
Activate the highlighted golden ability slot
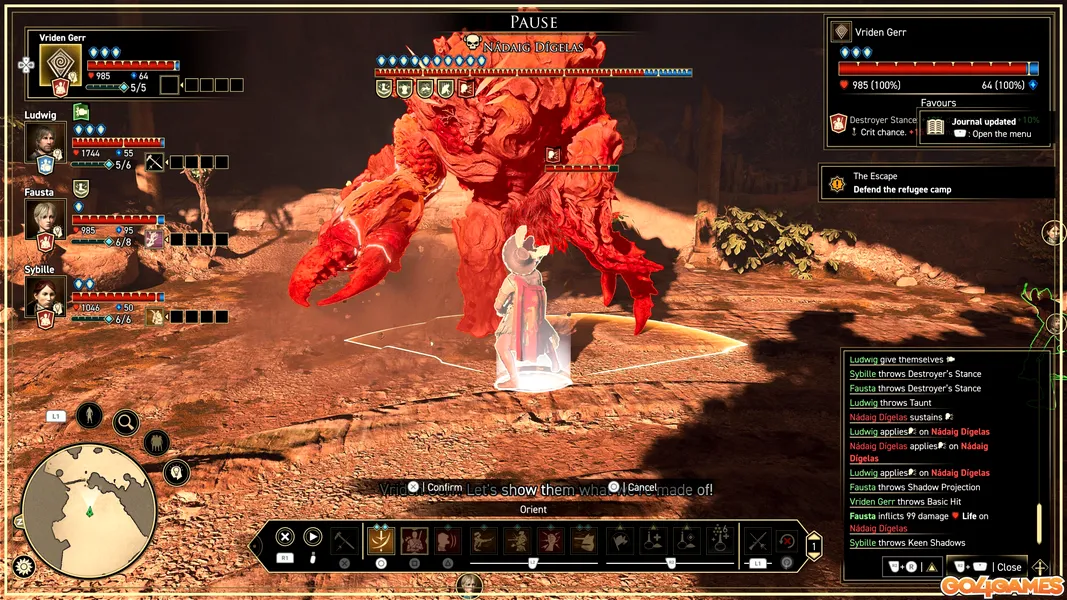381,541
